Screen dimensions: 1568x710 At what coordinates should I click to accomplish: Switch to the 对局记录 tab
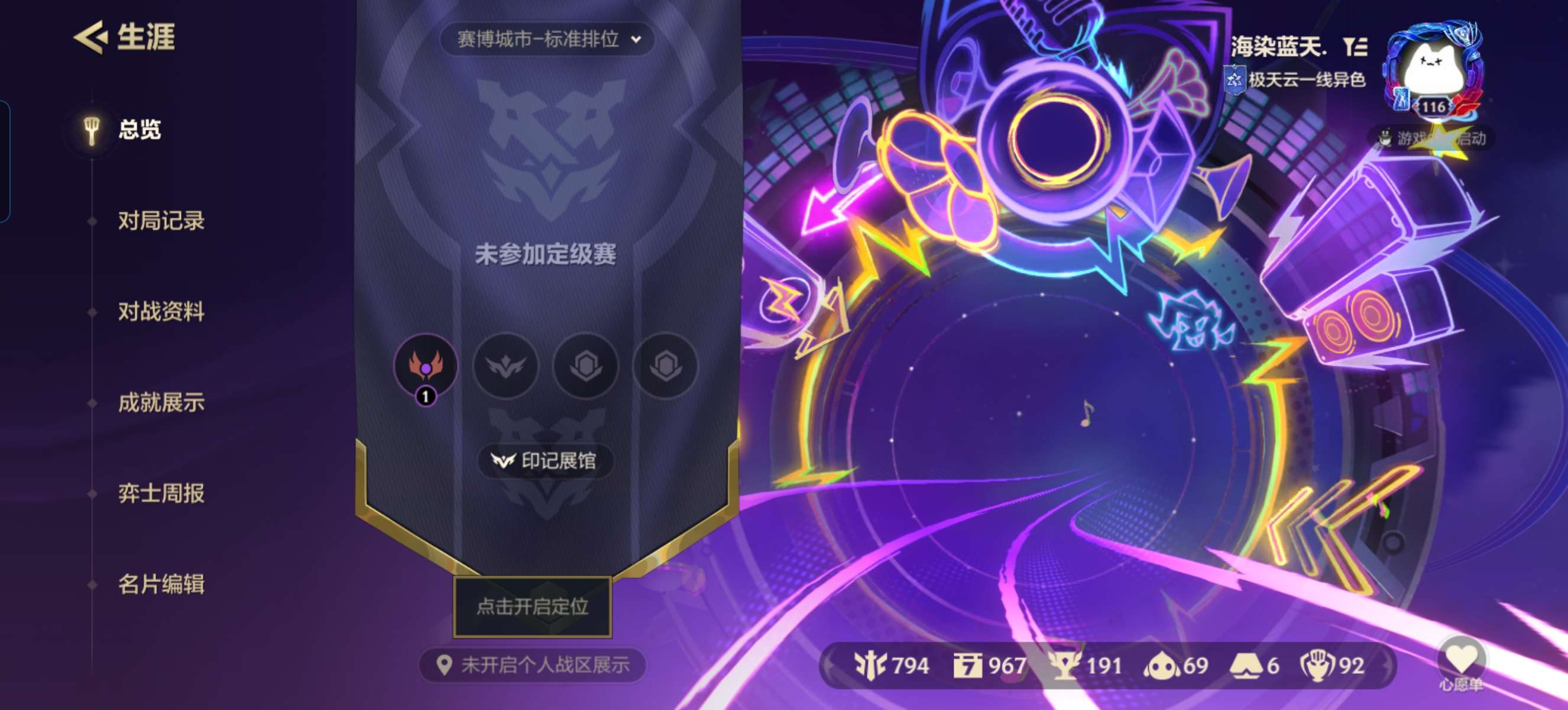tap(160, 221)
